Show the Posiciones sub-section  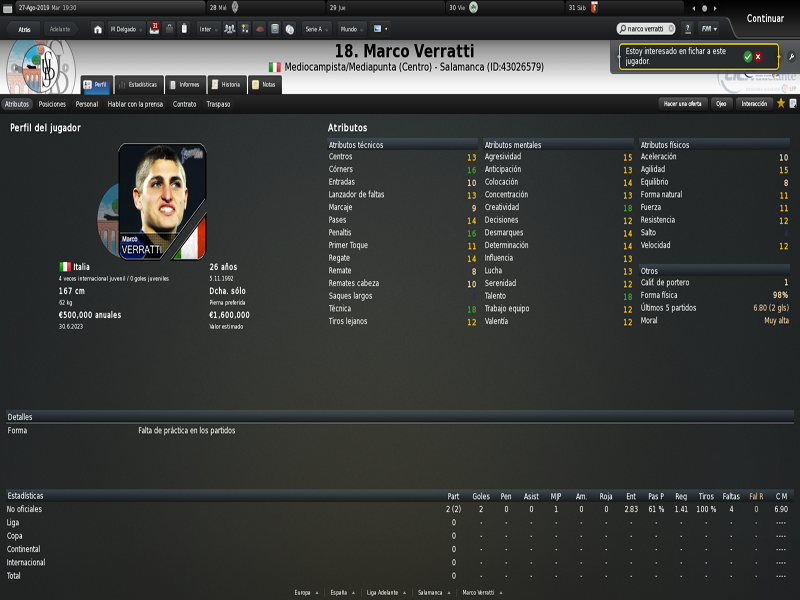[52, 104]
